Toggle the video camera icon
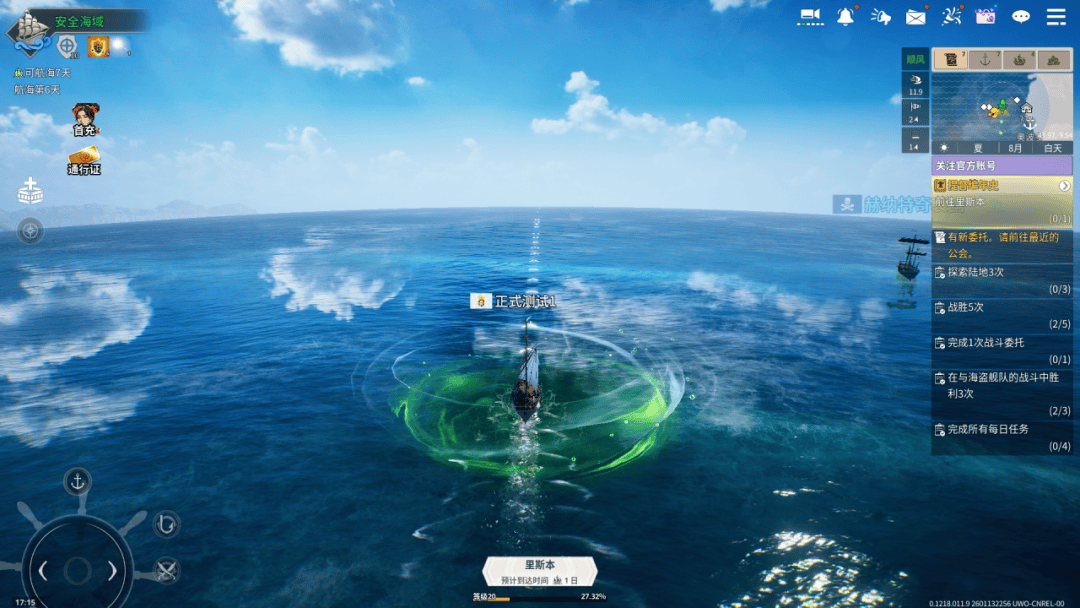 [x=810, y=16]
